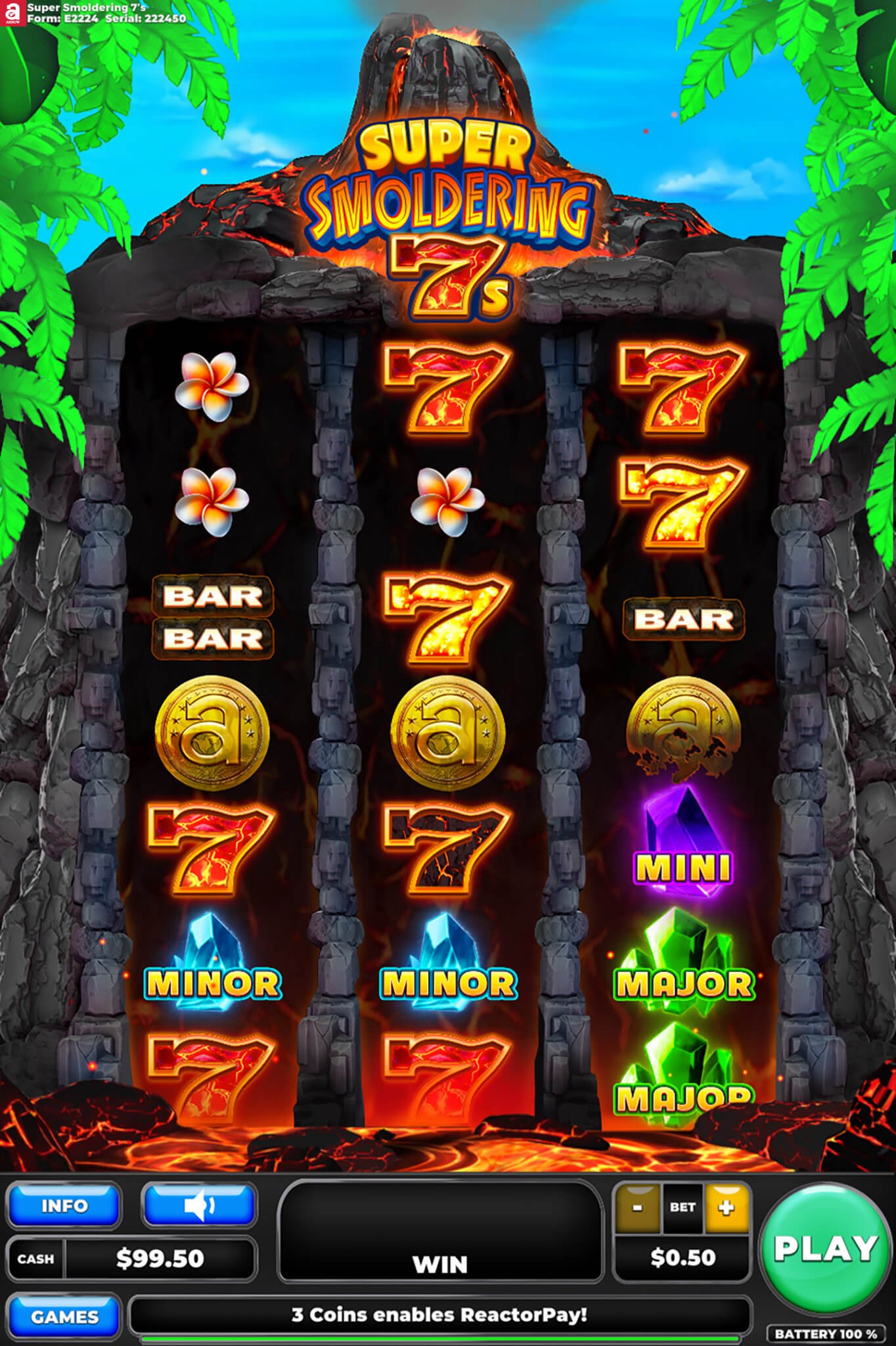Toggle the sound speaker button
Screen dimensions: 896x1346
pos(199,1206)
